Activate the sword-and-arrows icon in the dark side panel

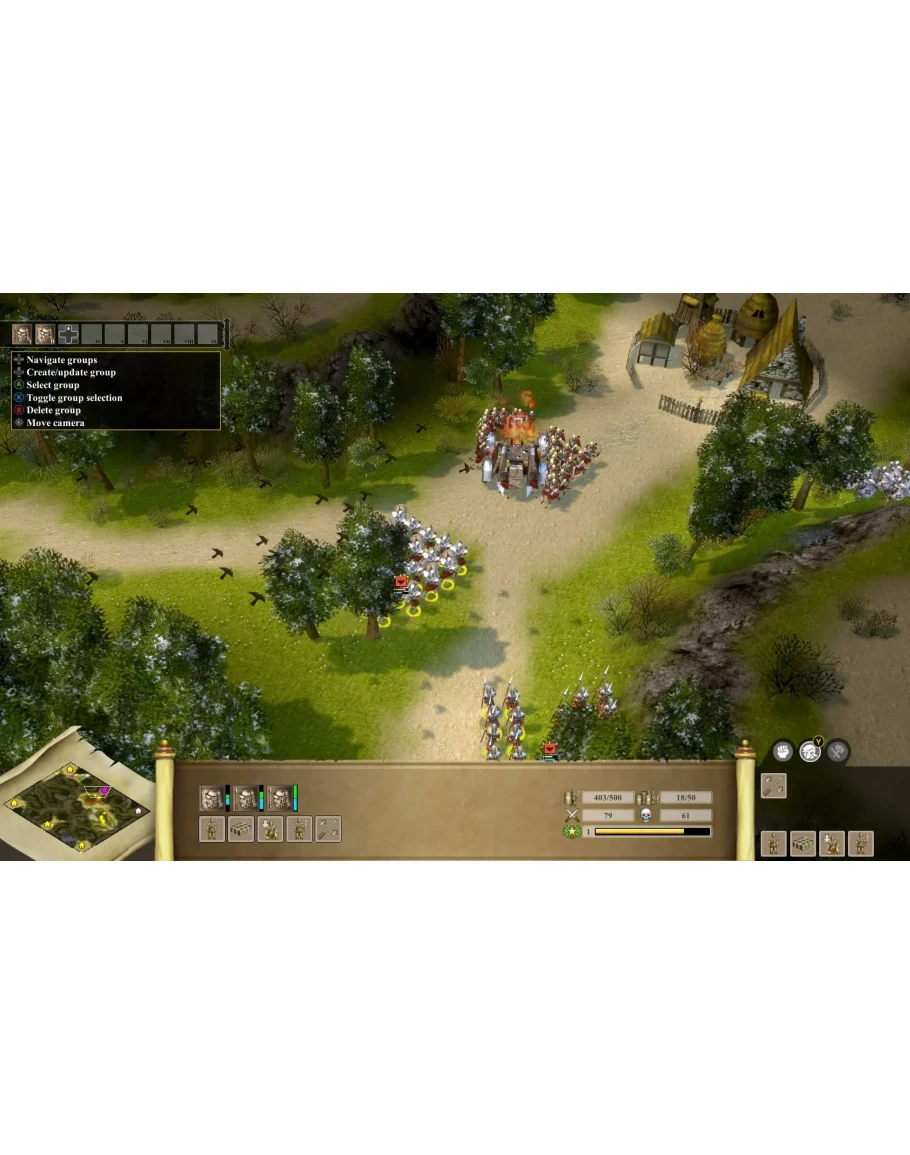pos(774,786)
